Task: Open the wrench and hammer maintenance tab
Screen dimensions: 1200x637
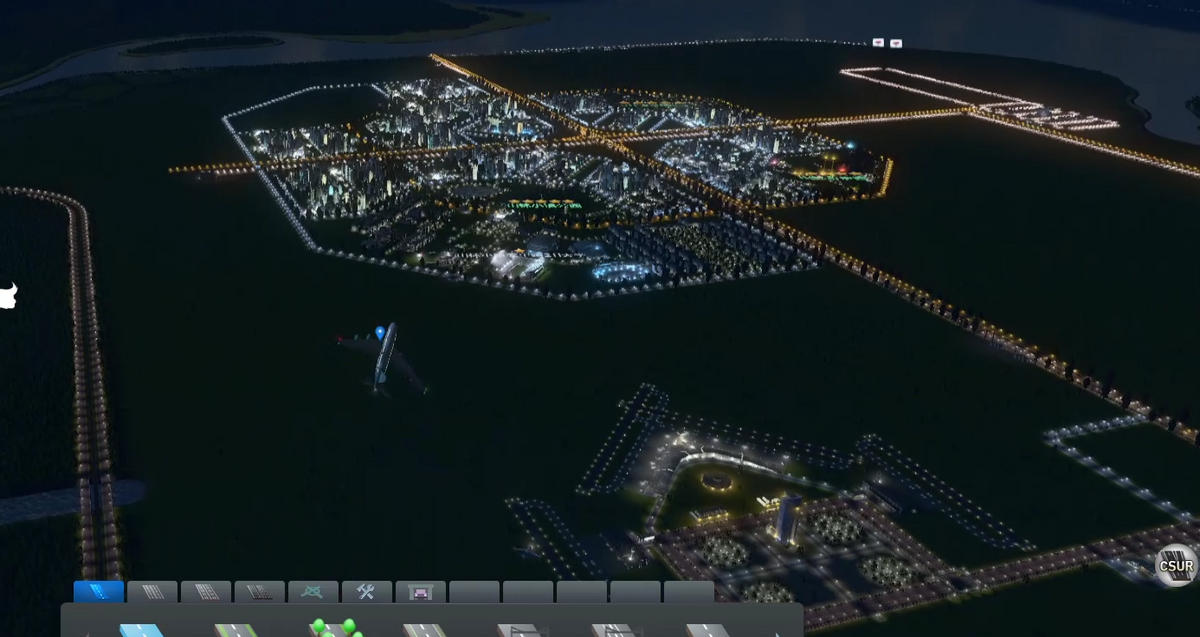Action: 366,591
